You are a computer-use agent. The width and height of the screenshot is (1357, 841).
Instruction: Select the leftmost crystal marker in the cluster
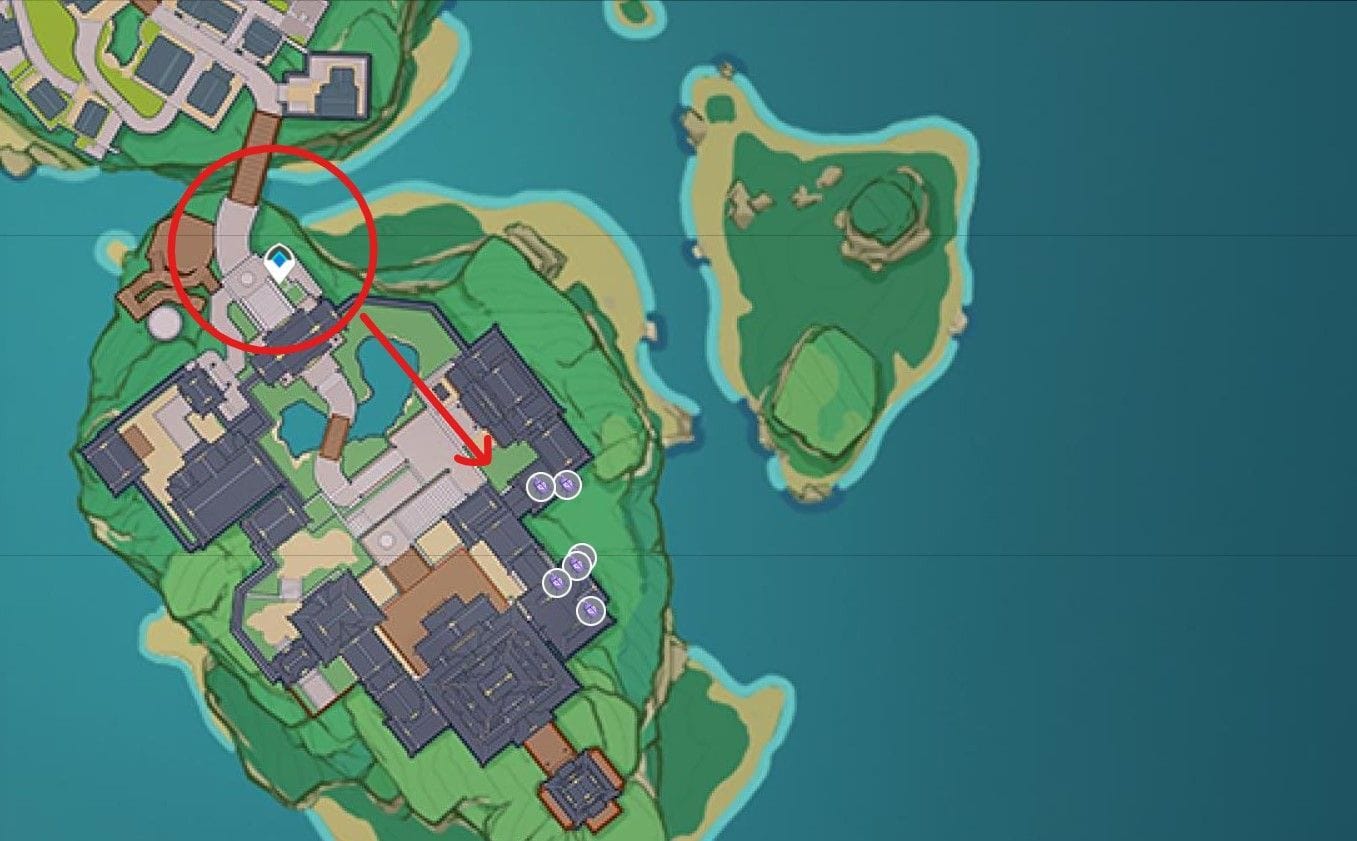click(x=557, y=580)
